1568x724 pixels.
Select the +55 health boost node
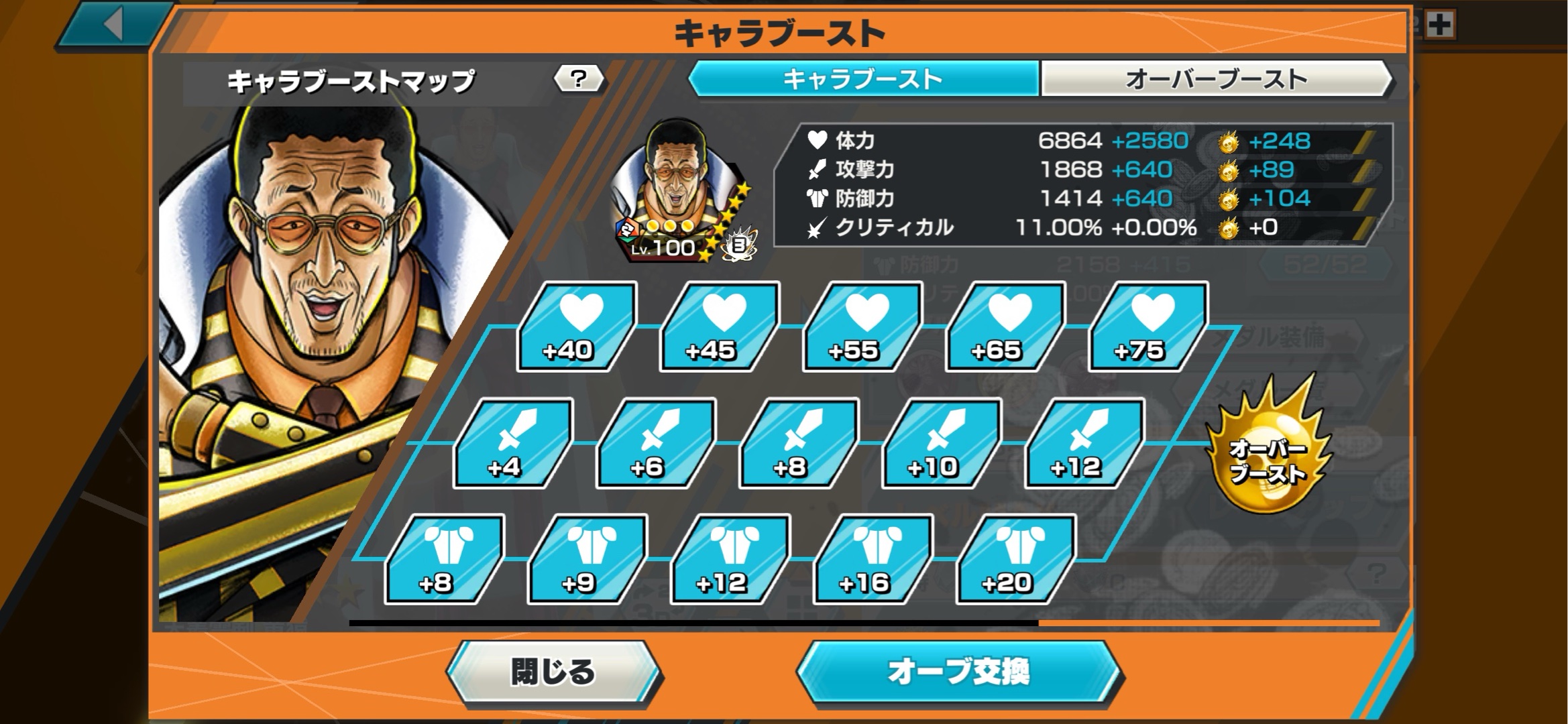(x=861, y=327)
